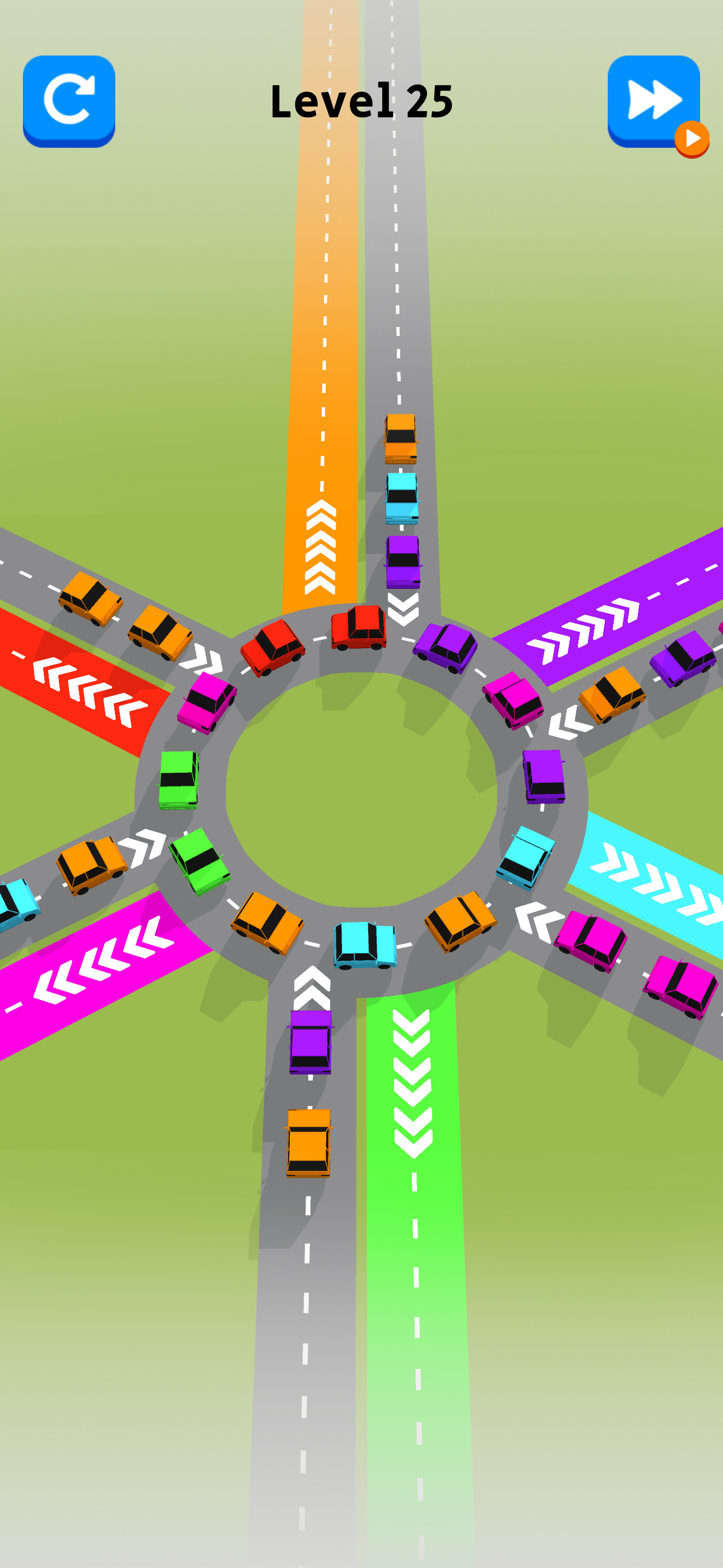Click the restart level icon
Image resolution: width=723 pixels, height=1568 pixels.
click(x=68, y=99)
